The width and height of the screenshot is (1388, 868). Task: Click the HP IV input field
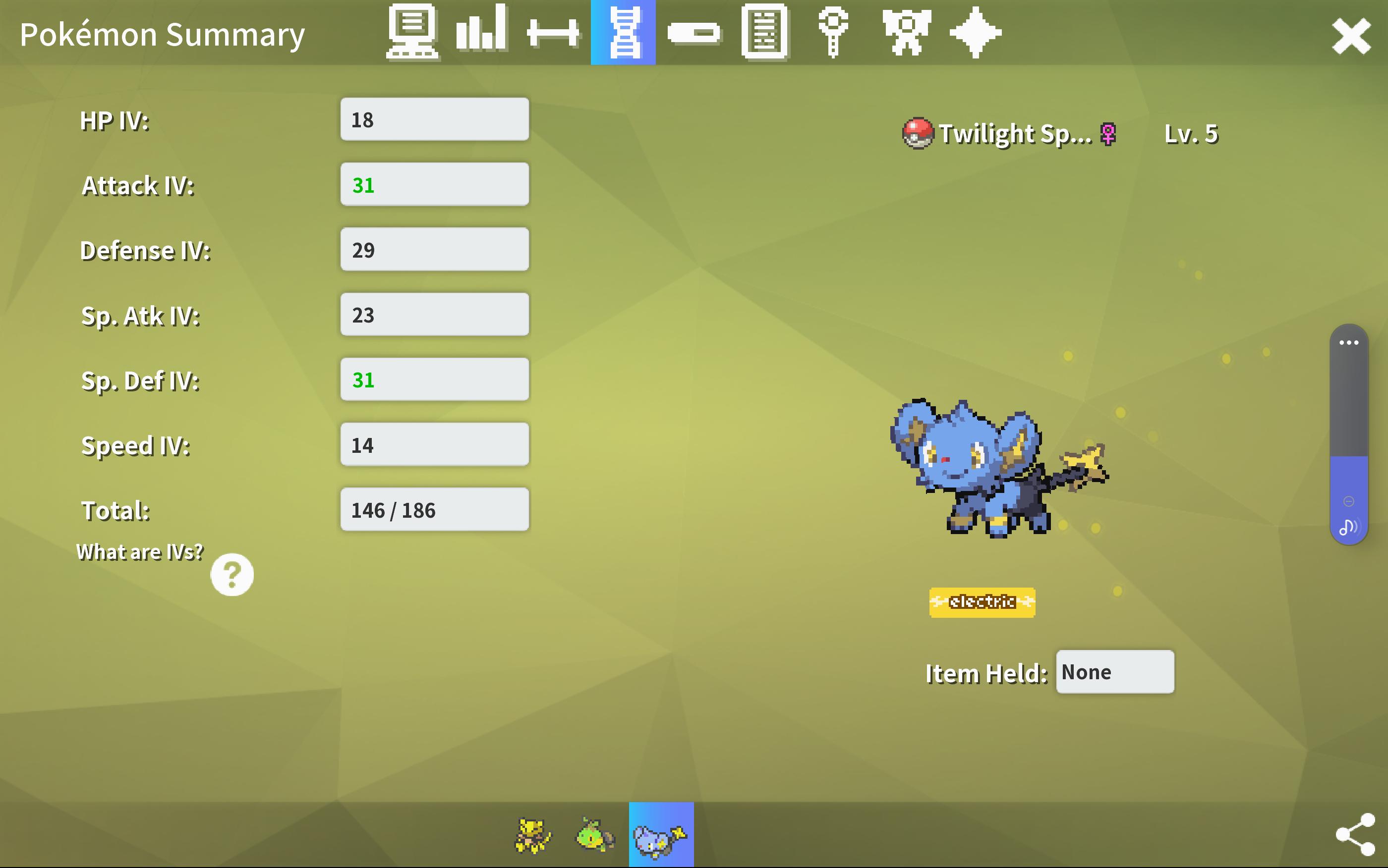click(x=434, y=119)
